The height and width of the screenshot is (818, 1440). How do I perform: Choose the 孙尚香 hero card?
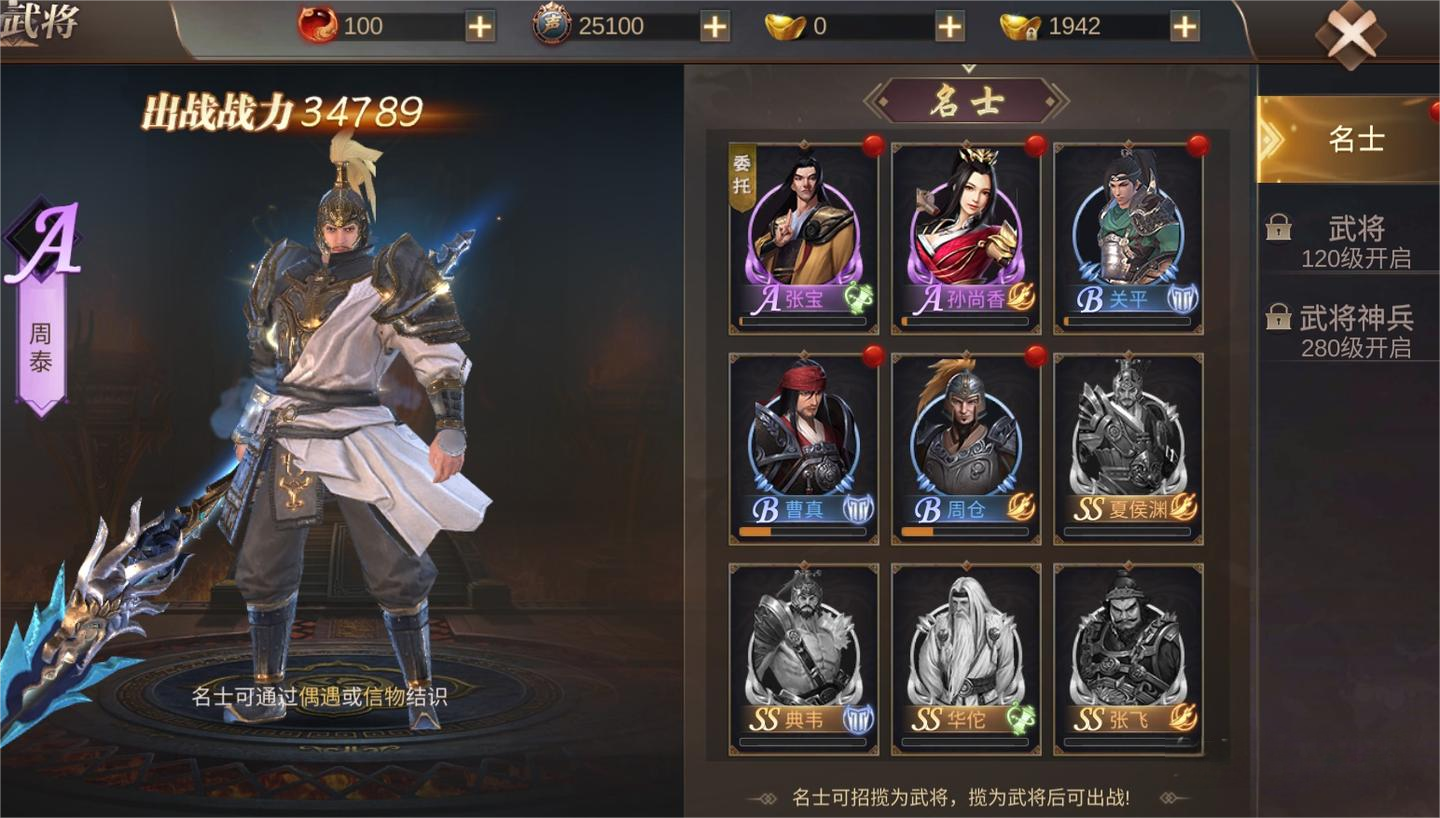tap(965, 238)
